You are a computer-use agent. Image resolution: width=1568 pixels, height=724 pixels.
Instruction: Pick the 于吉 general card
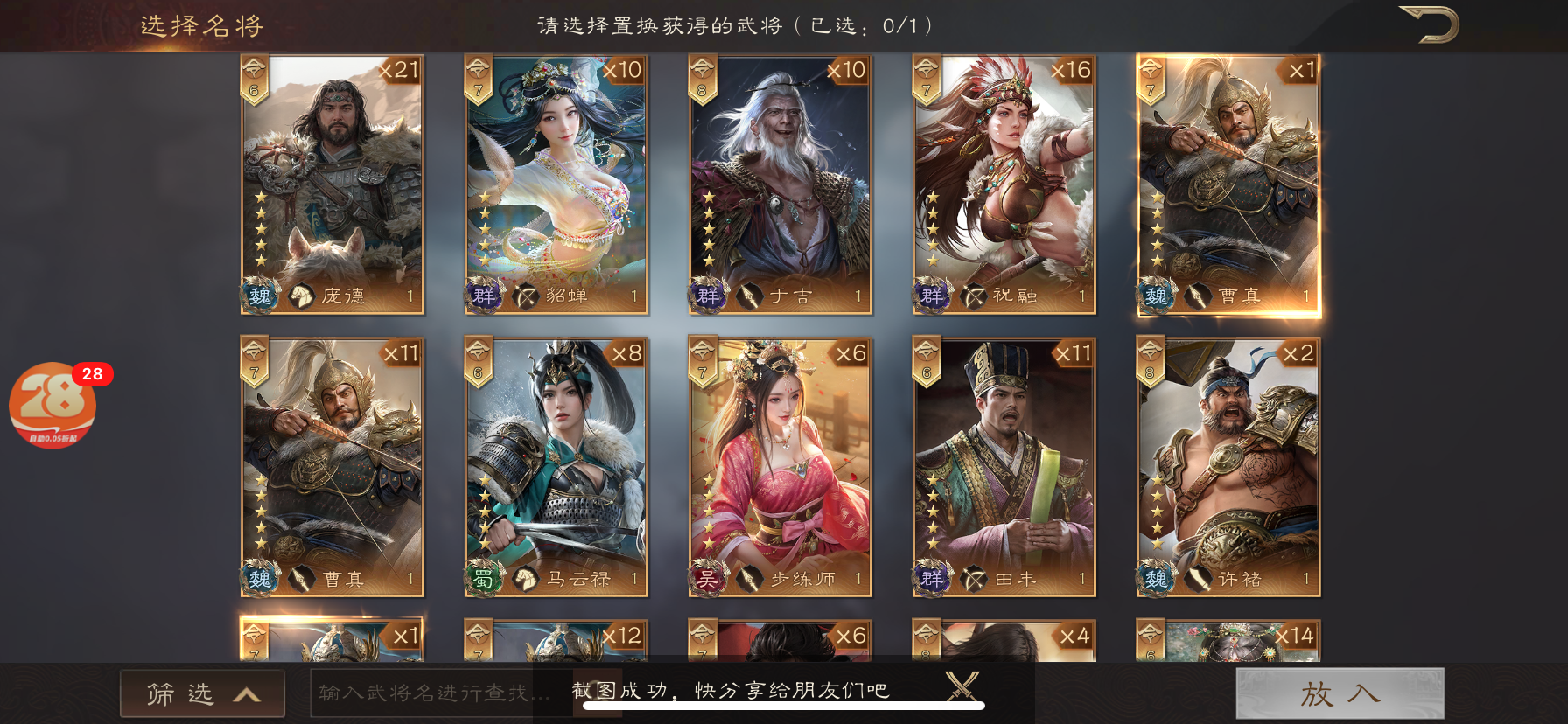pyautogui.click(x=780, y=184)
